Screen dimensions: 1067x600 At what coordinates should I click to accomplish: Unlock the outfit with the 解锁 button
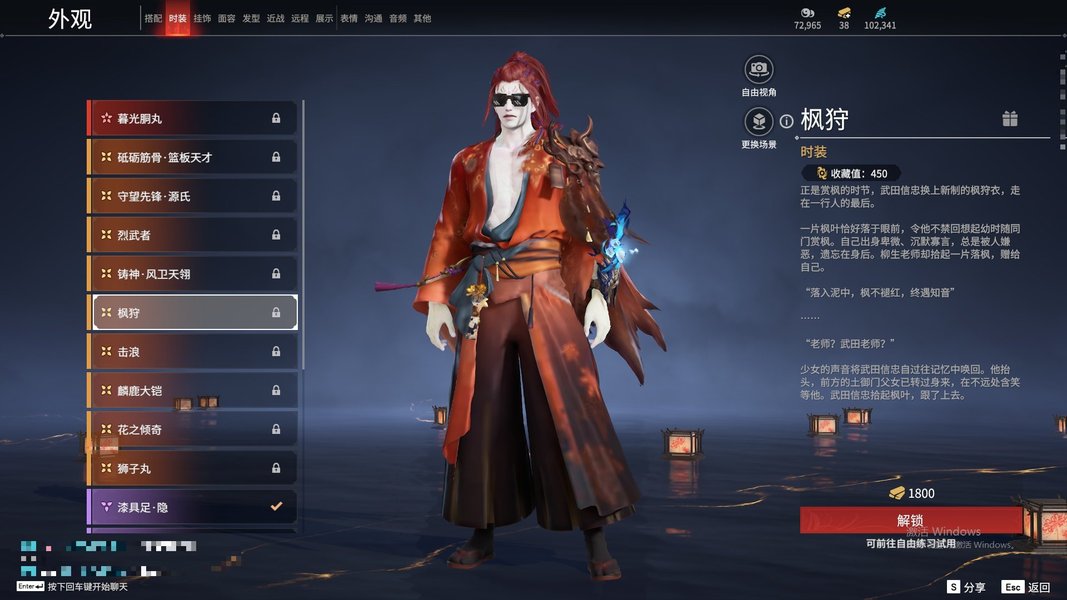[910, 520]
